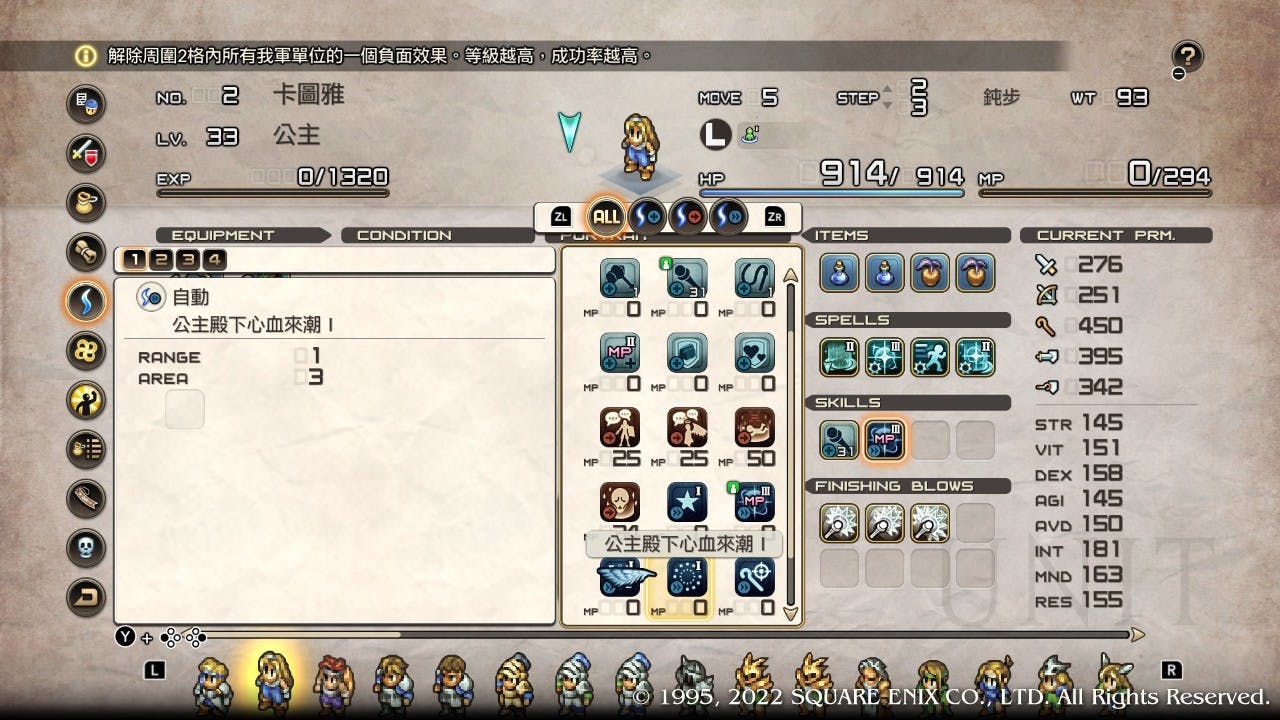Screen dimensions: 1280x720
Task: Select the highlighted sparkle circle skill
Action: [x=686, y=578]
